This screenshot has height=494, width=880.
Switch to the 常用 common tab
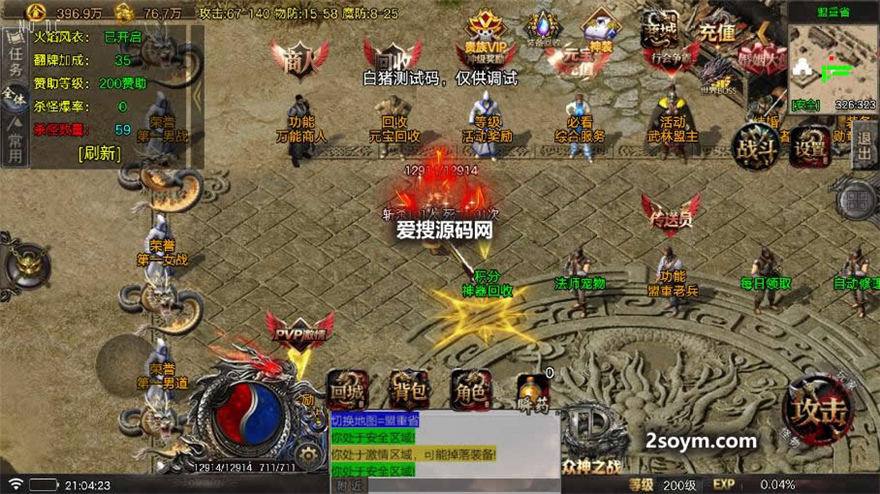coord(14,143)
